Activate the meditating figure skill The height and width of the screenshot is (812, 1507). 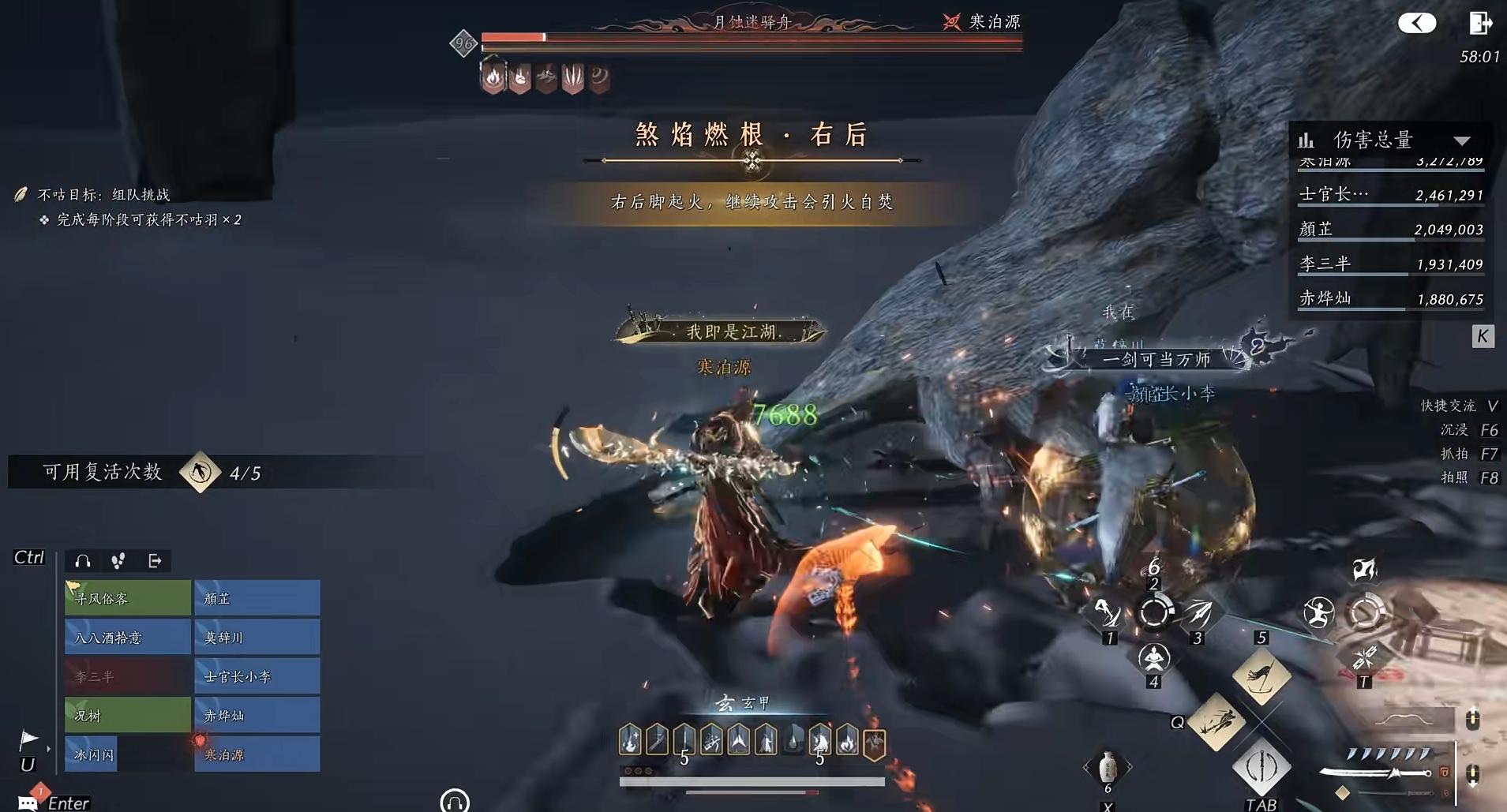pyautogui.click(x=1153, y=656)
